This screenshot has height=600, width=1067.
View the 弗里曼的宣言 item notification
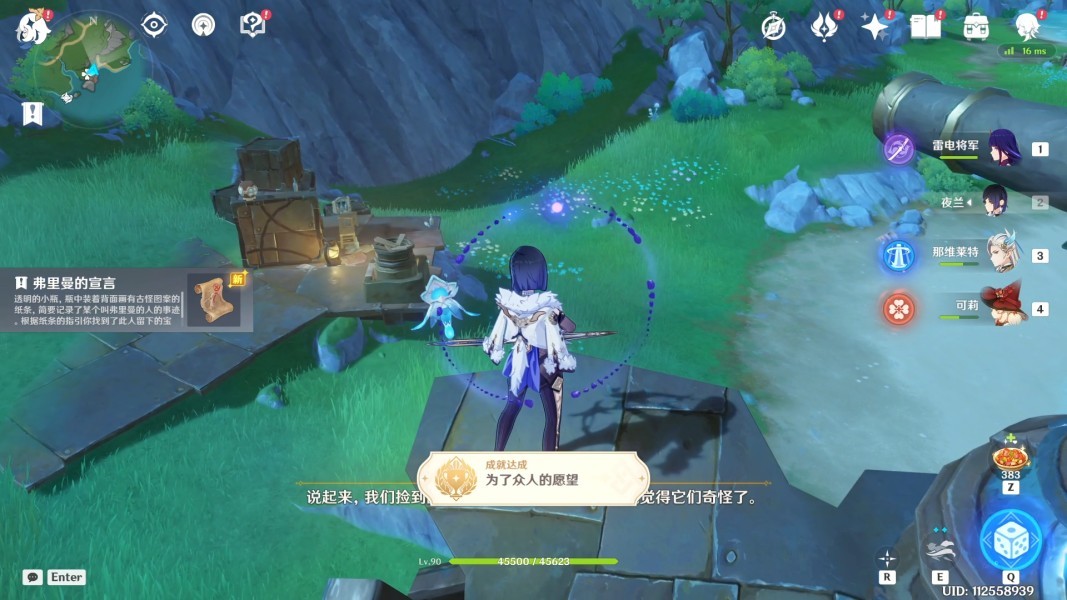pyautogui.click(x=125, y=300)
